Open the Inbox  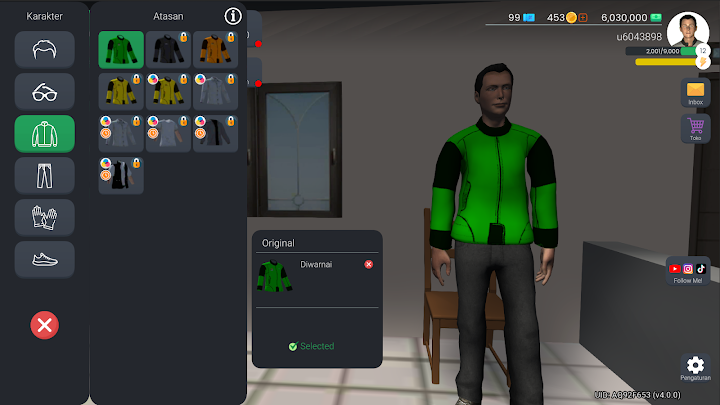click(x=695, y=93)
